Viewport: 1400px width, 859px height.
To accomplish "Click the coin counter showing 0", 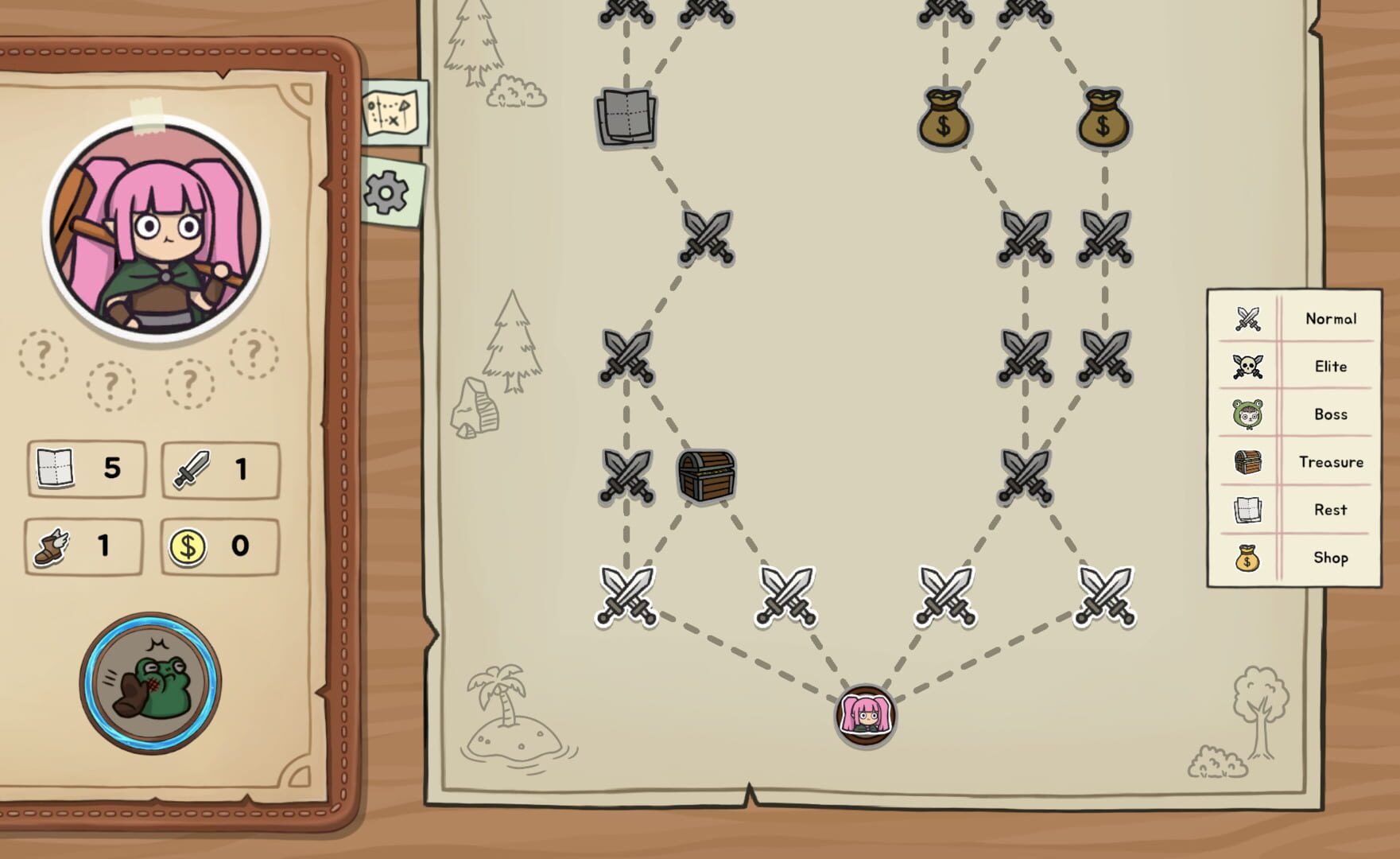I will pyautogui.click(x=219, y=546).
